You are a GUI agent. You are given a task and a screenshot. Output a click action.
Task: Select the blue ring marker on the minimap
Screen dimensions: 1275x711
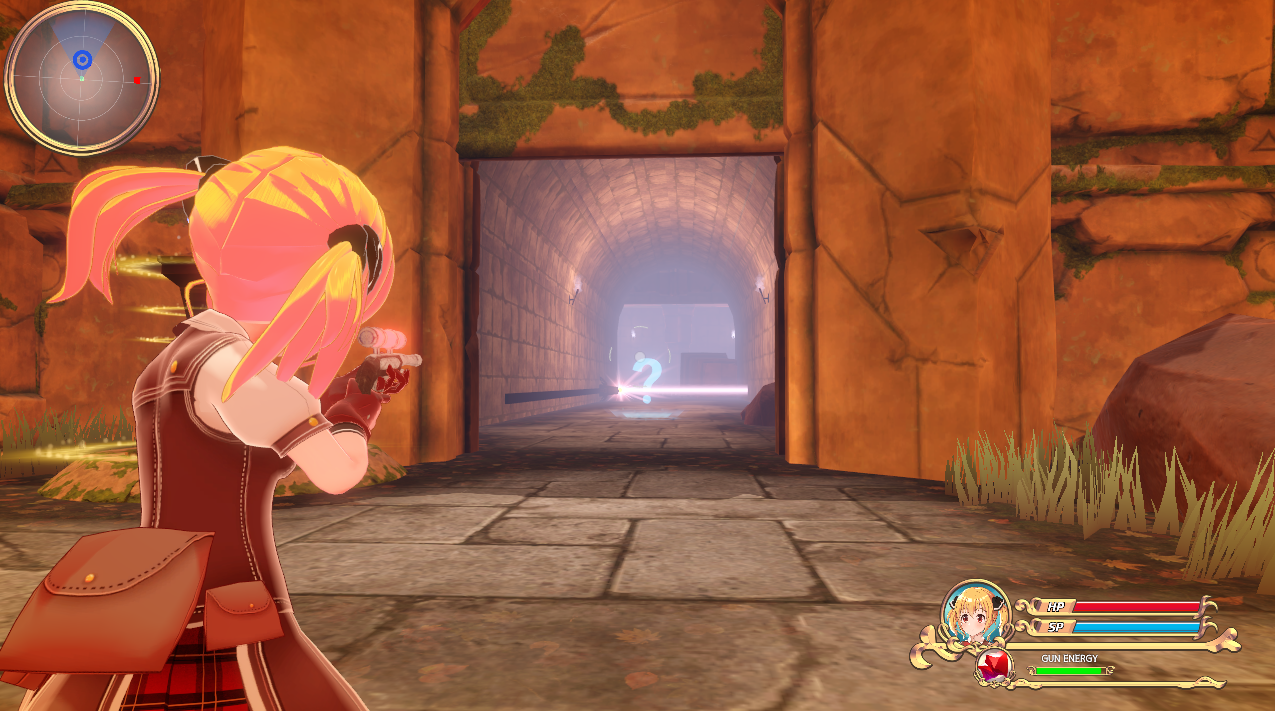click(83, 60)
